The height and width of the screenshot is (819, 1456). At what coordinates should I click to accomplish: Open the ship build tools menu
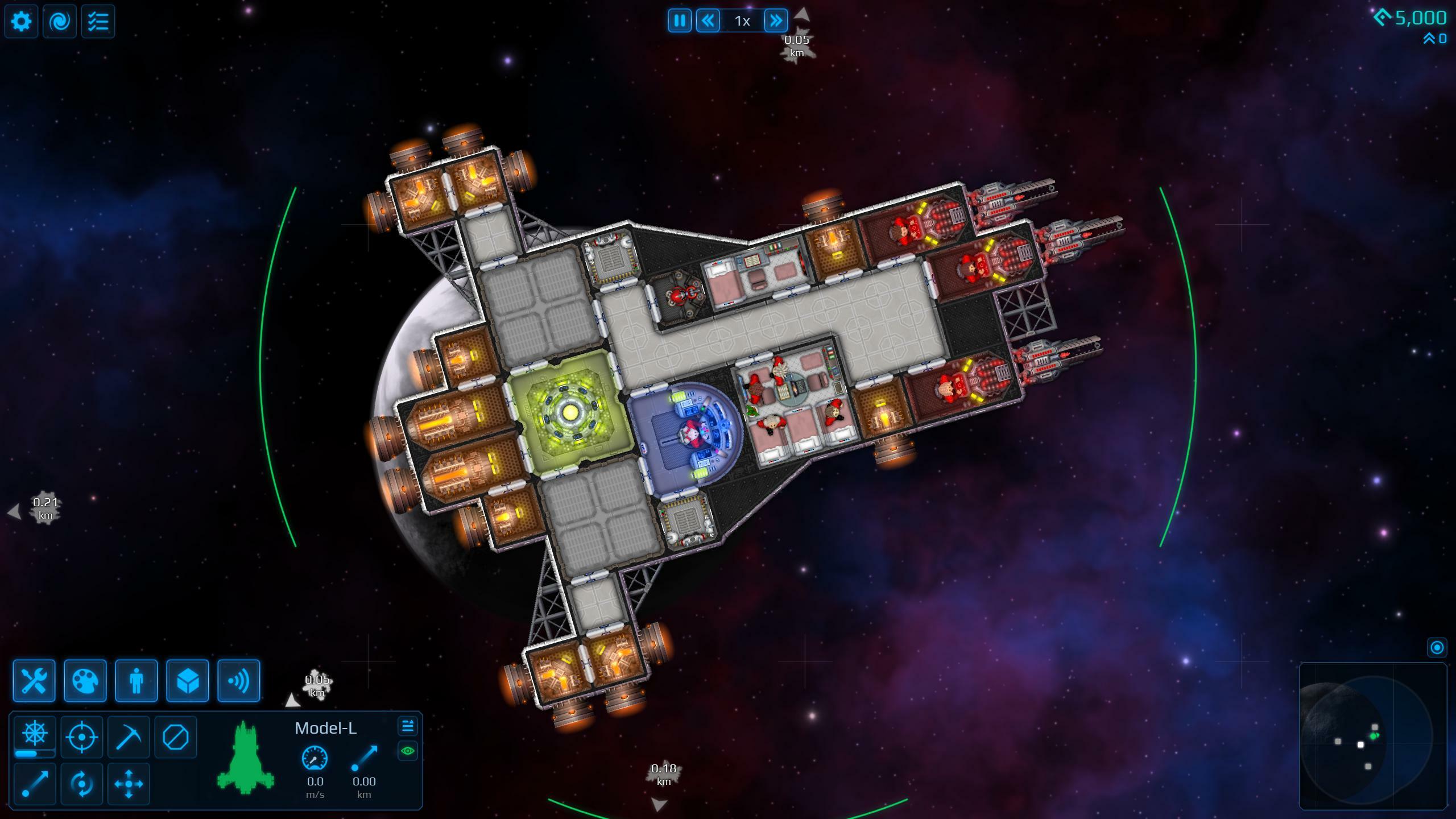pyautogui.click(x=34, y=681)
